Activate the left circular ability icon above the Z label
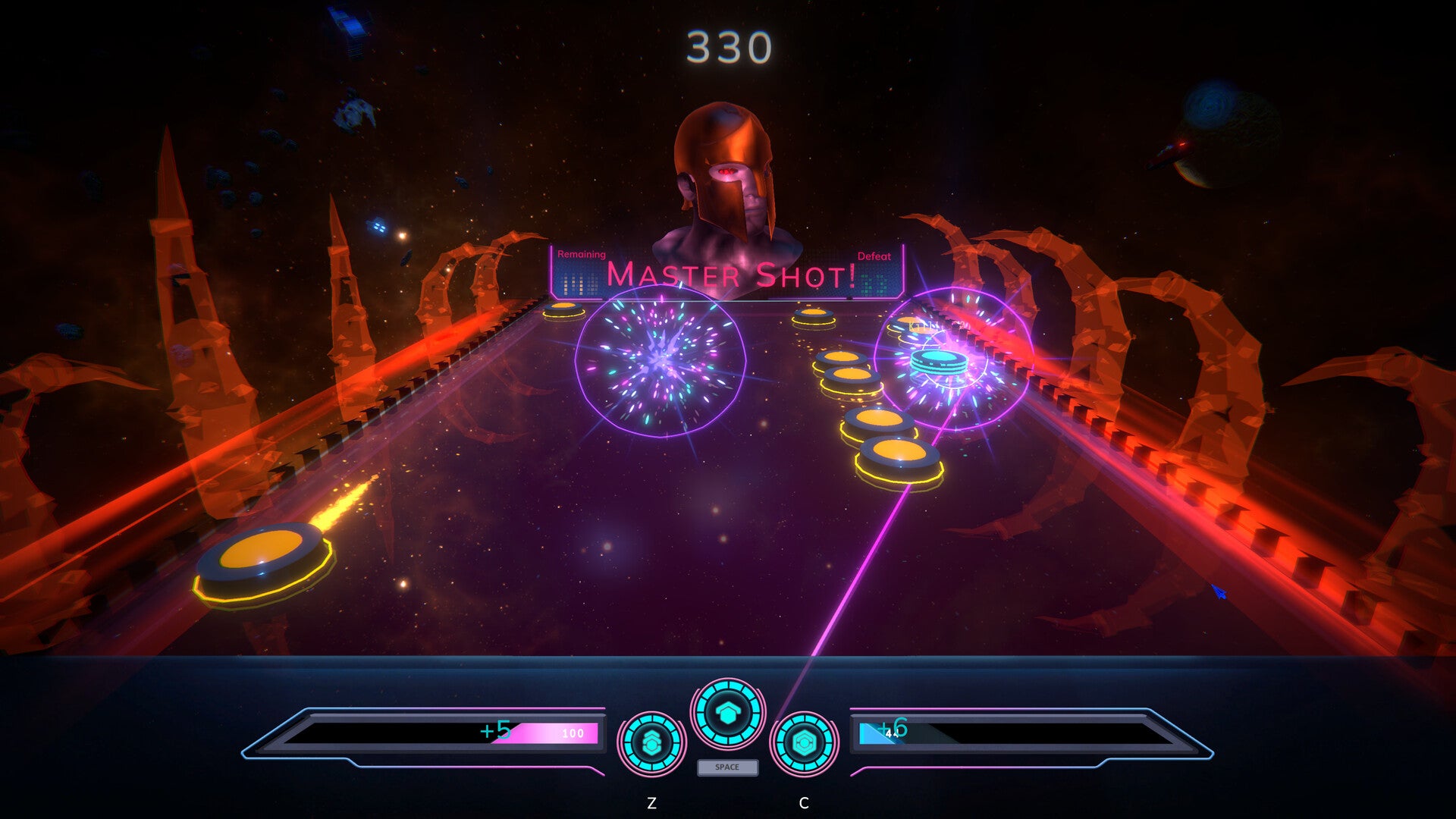1456x819 pixels. pos(651,743)
